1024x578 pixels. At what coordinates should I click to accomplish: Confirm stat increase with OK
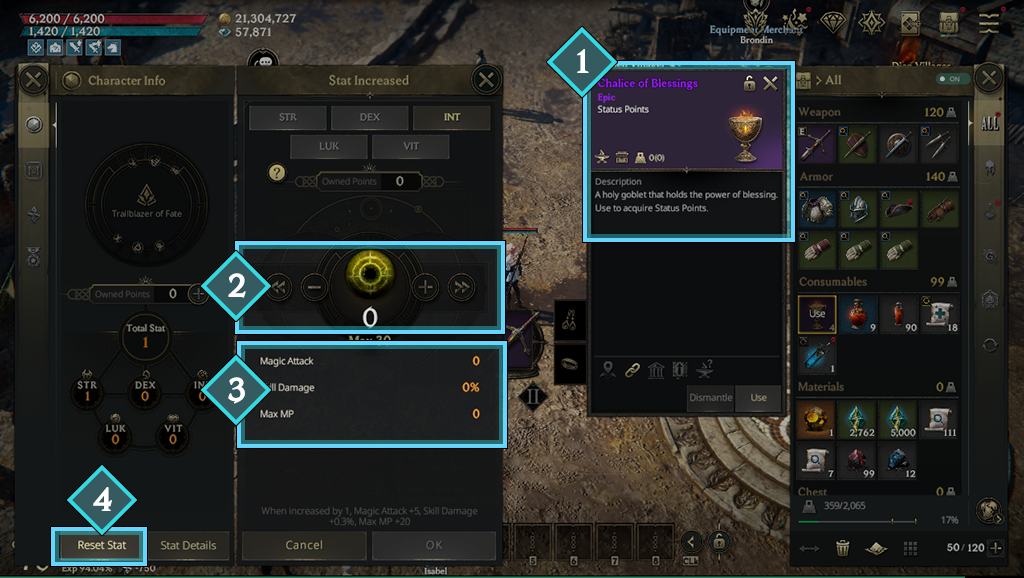433,545
